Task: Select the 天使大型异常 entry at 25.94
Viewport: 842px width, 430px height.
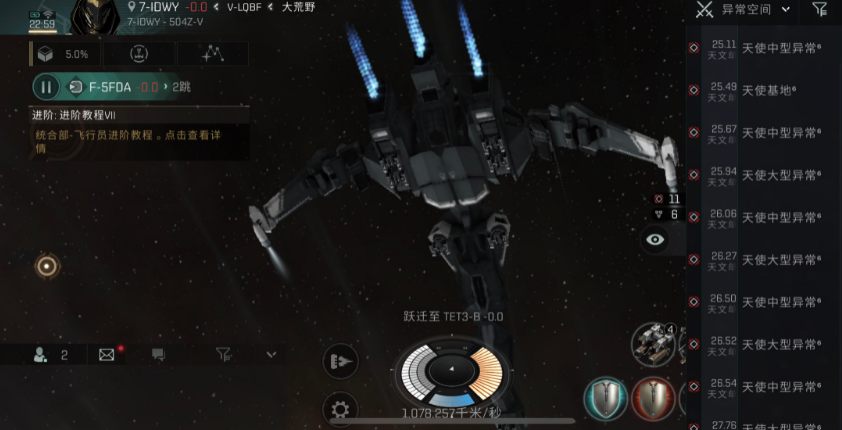Action: (x=767, y=175)
